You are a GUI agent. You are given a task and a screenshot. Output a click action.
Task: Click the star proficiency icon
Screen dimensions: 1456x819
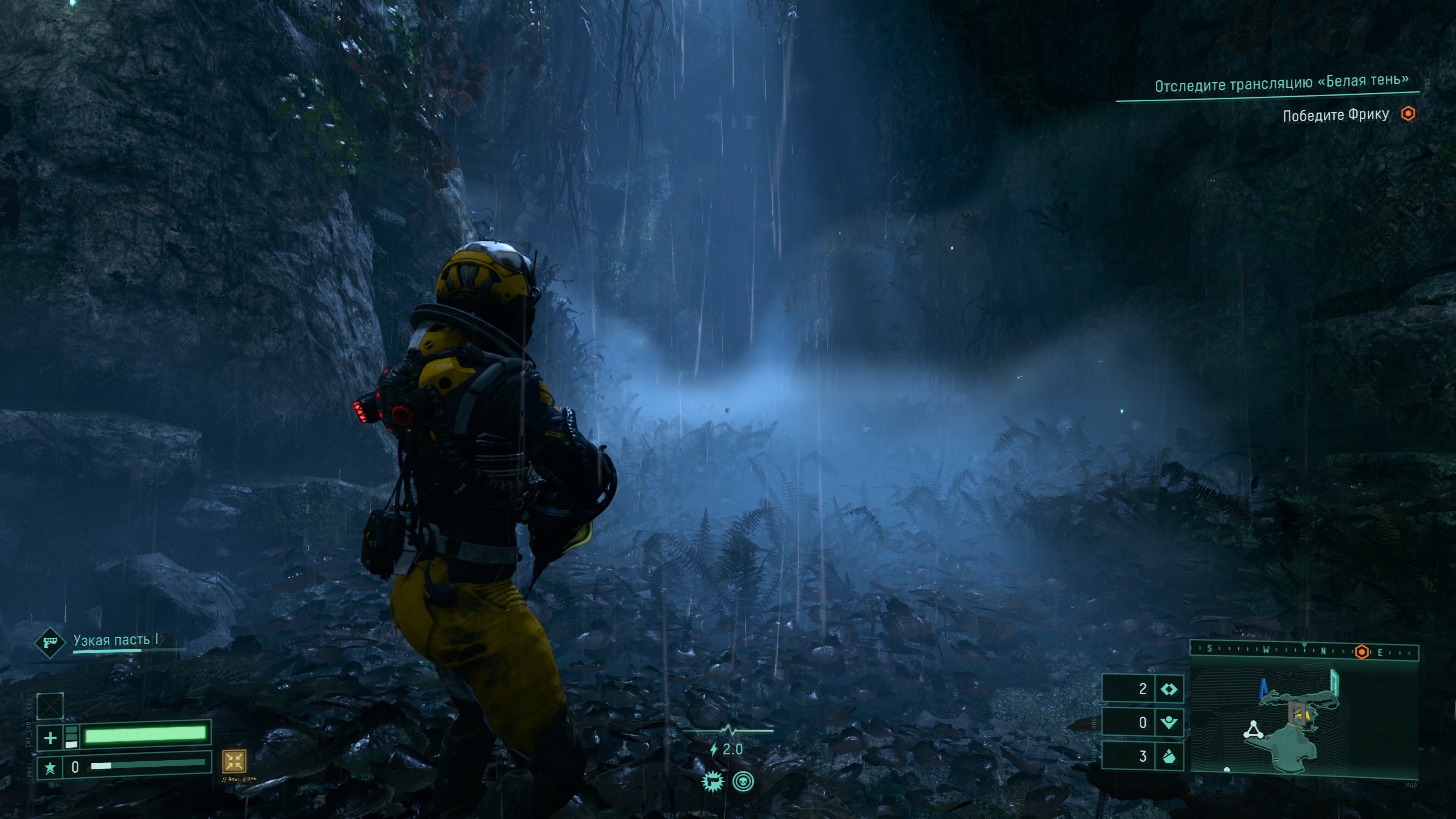click(x=50, y=767)
